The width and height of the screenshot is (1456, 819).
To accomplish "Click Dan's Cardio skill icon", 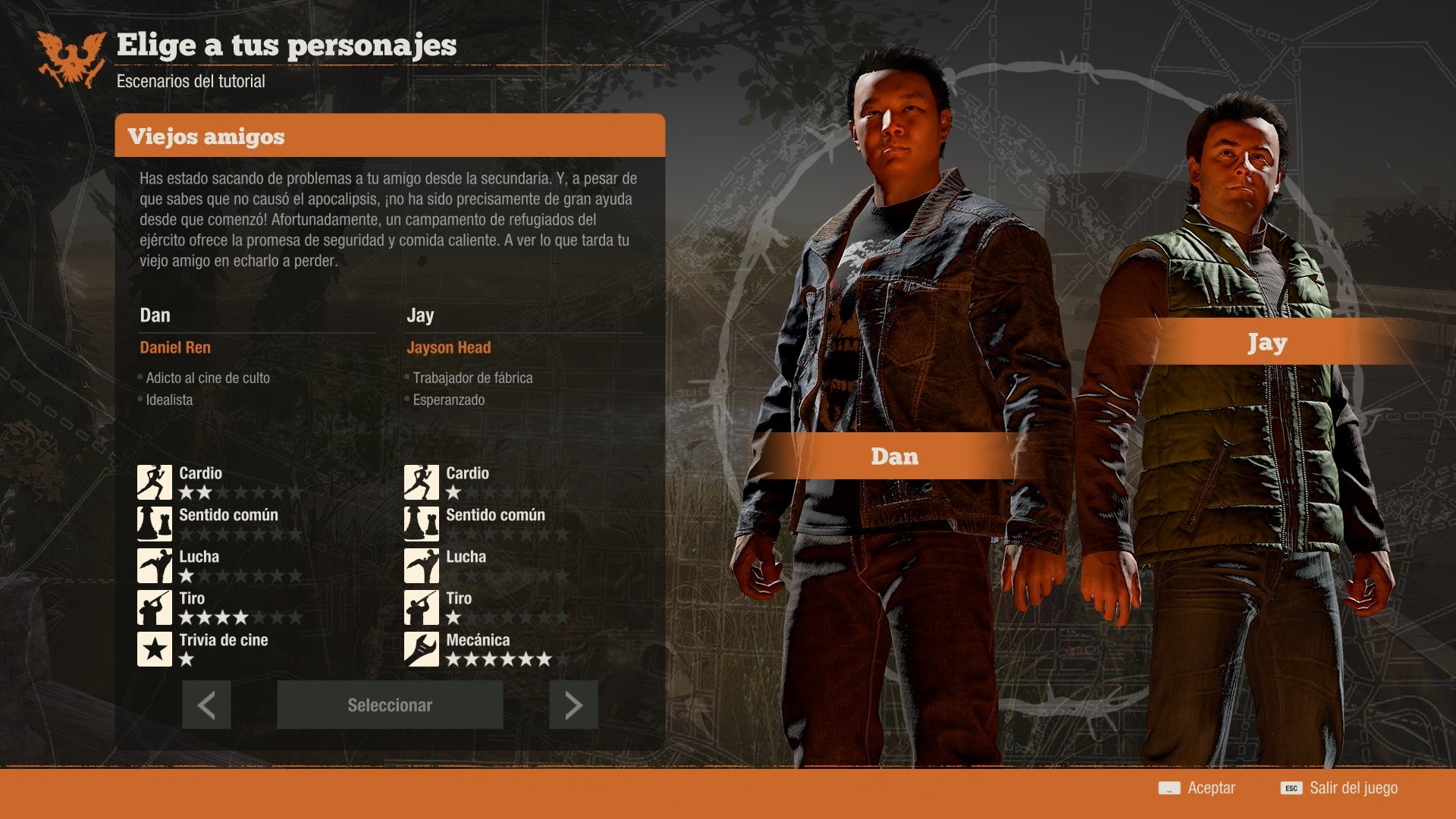I will pos(155,481).
